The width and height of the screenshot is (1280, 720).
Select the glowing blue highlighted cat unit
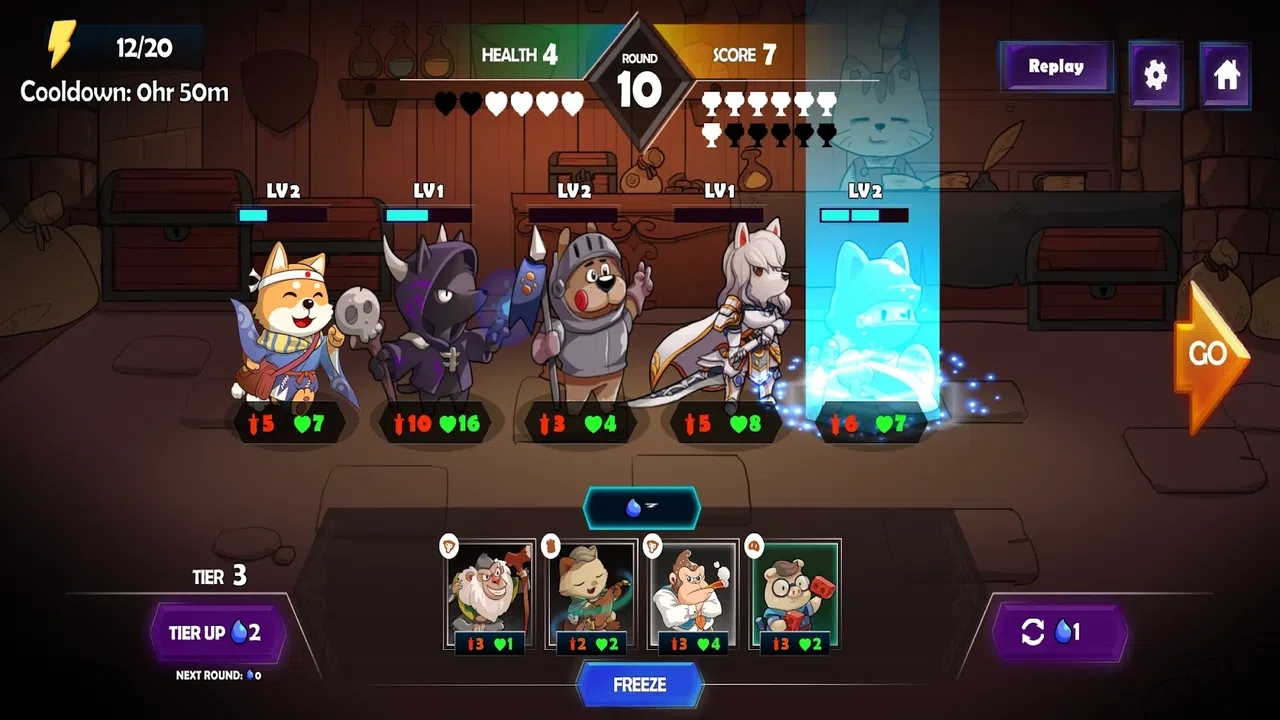coord(868,320)
